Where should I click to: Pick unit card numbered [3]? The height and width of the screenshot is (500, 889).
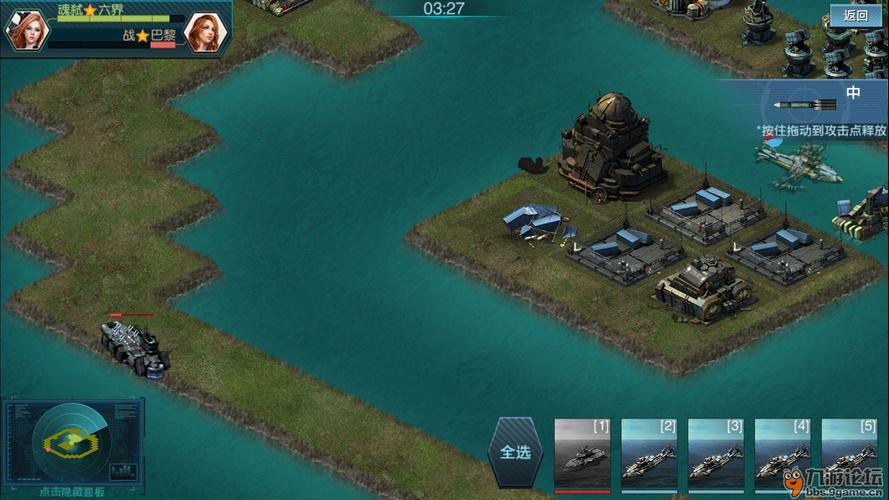pos(716,453)
